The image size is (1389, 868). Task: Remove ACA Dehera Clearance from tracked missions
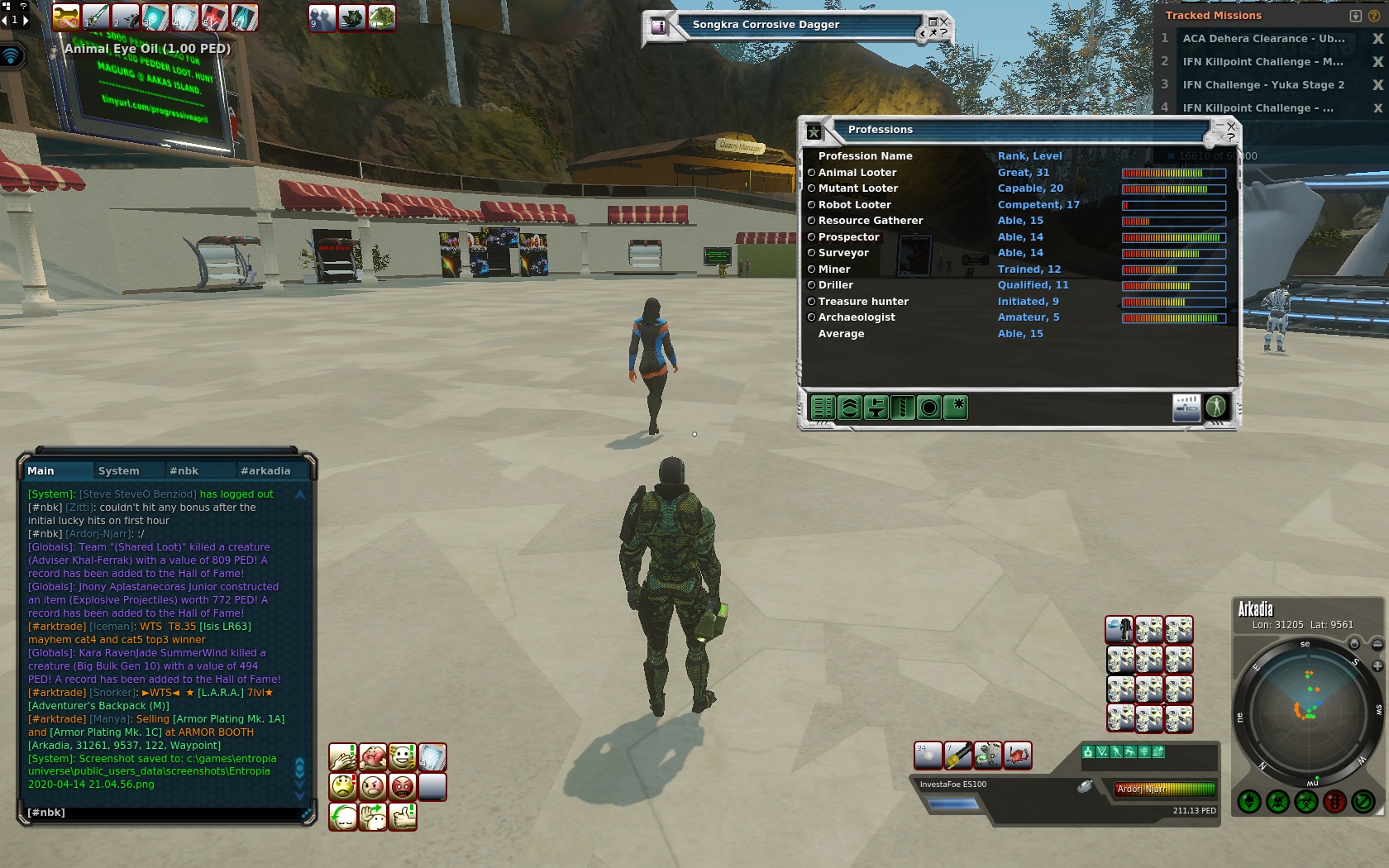click(1377, 39)
